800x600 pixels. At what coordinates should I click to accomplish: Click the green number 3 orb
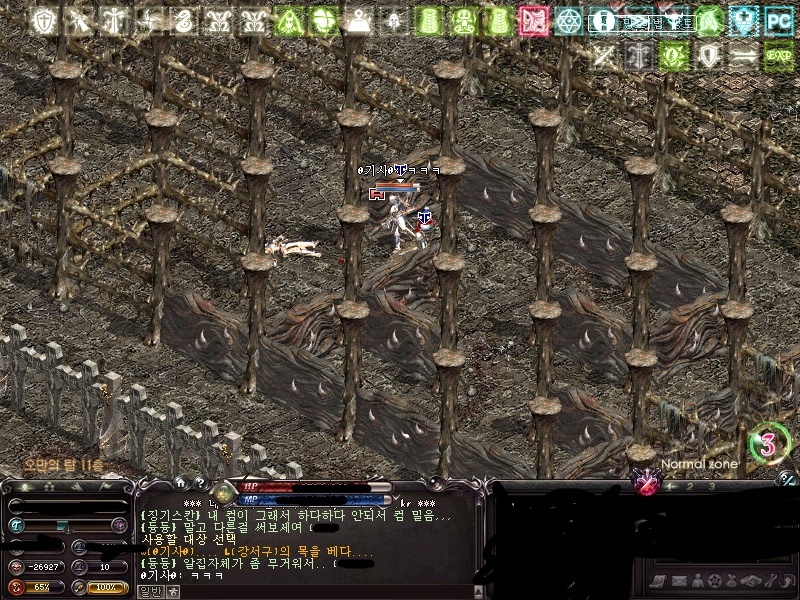[768, 444]
